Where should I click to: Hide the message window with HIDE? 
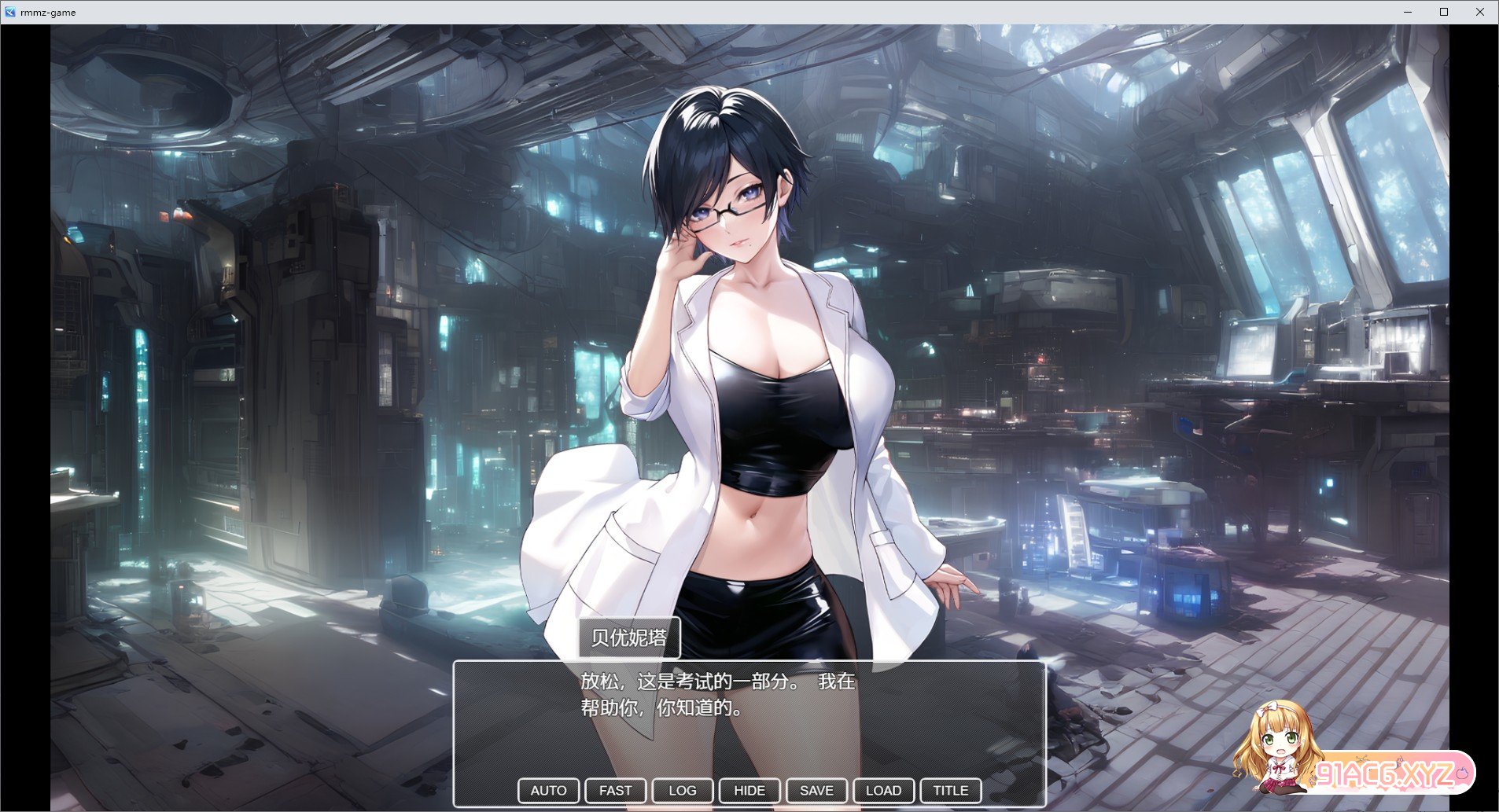coord(749,791)
